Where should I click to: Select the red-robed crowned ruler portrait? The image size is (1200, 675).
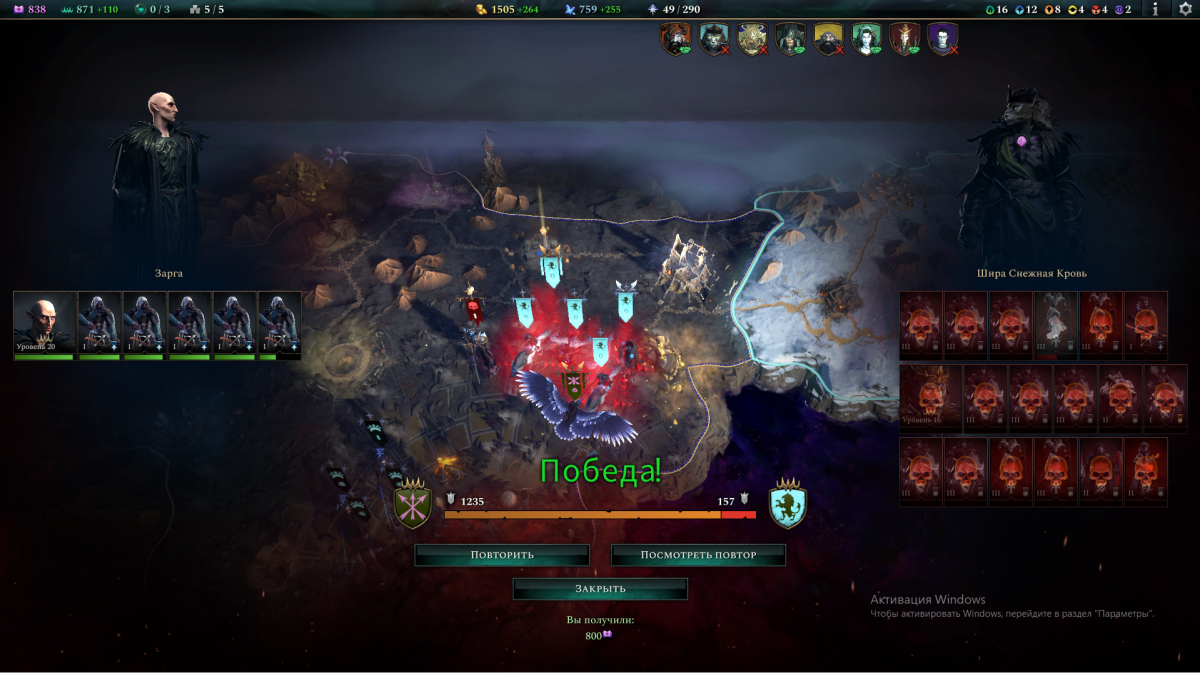904,39
